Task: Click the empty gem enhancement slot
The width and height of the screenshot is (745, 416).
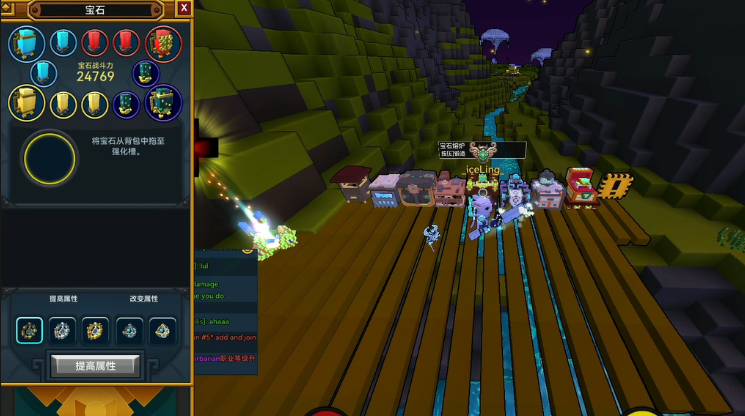Action: (x=50, y=157)
